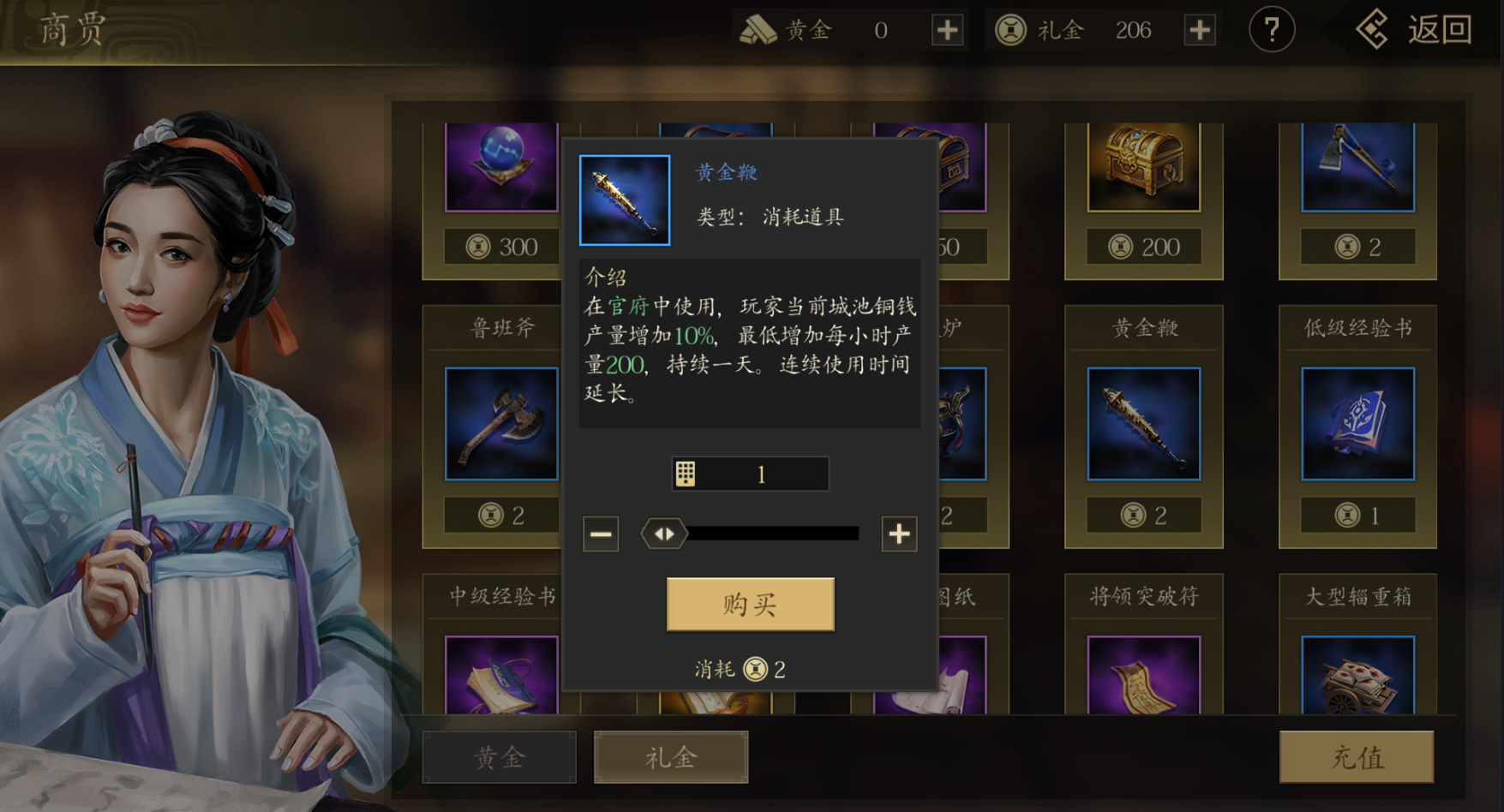This screenshot has width=1504, height=812.
Task: Increase purchase quantity with the plus stepper
Action: click(899, 534)
